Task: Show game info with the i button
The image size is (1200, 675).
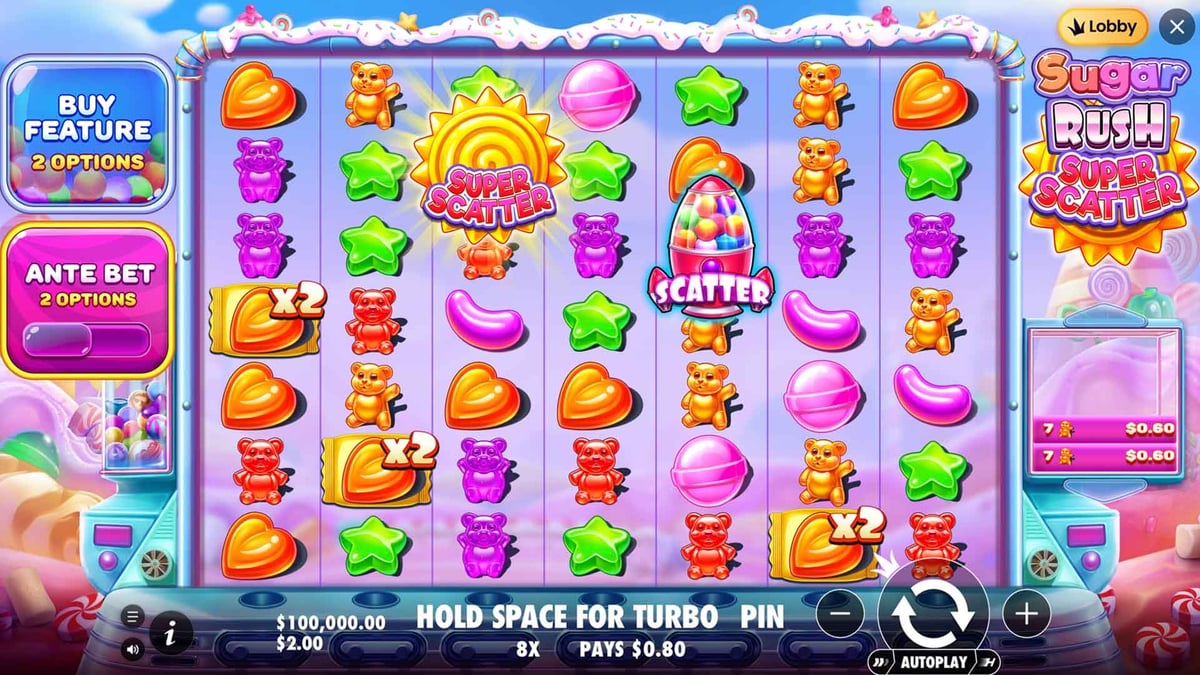Action: [x=172, y=632]
